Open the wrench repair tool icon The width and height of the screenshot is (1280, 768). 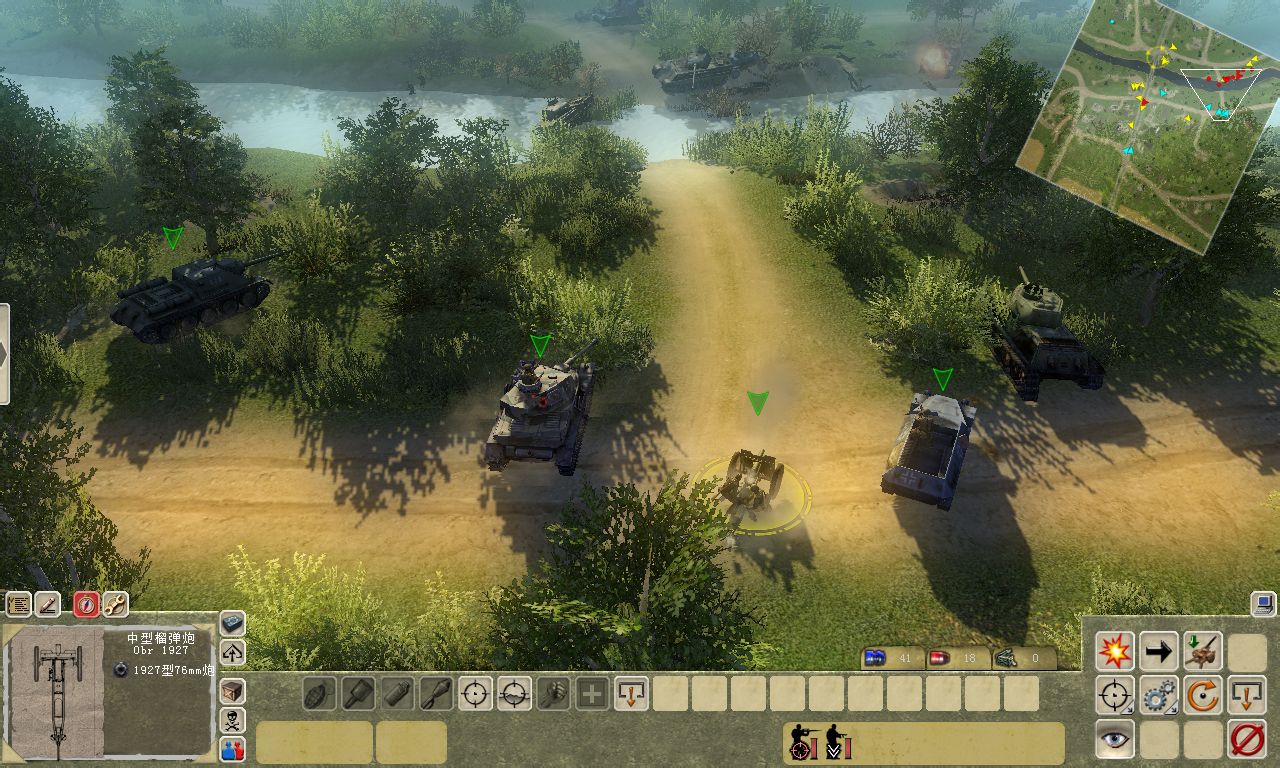pos(115,604)
